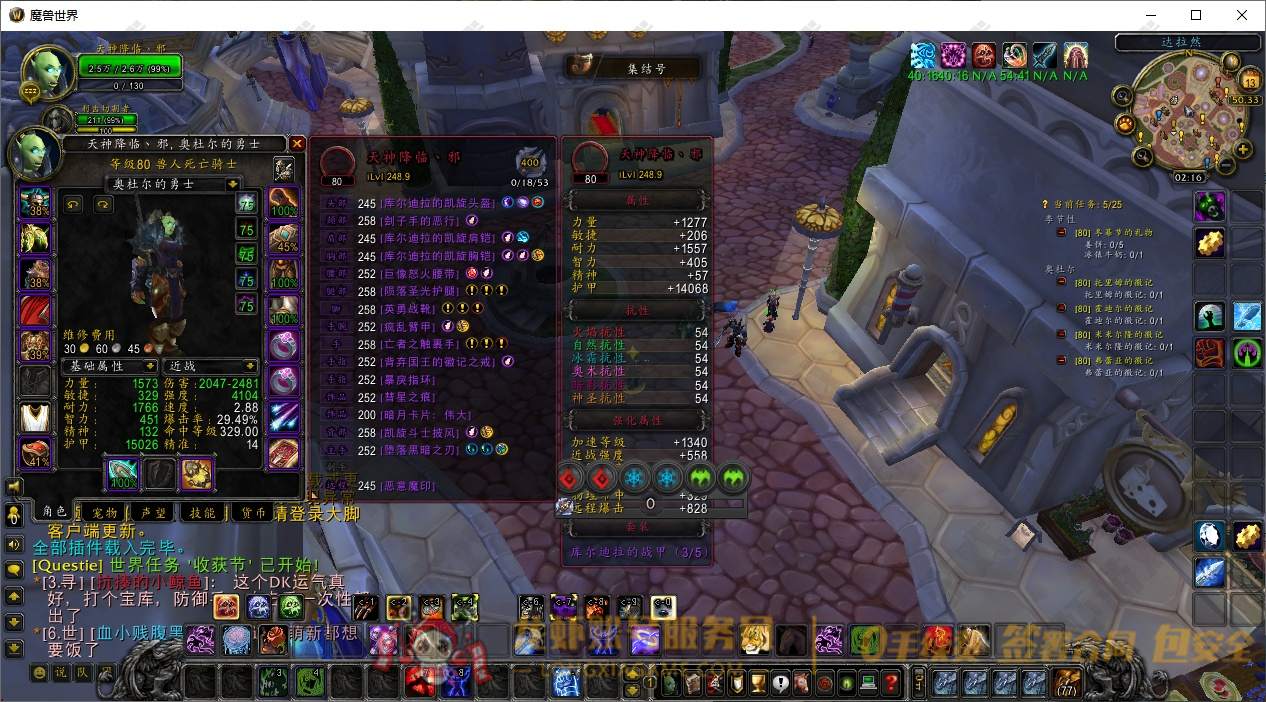
Task: Open the 货币 (Currency) tab
Action: click(253, 512)
